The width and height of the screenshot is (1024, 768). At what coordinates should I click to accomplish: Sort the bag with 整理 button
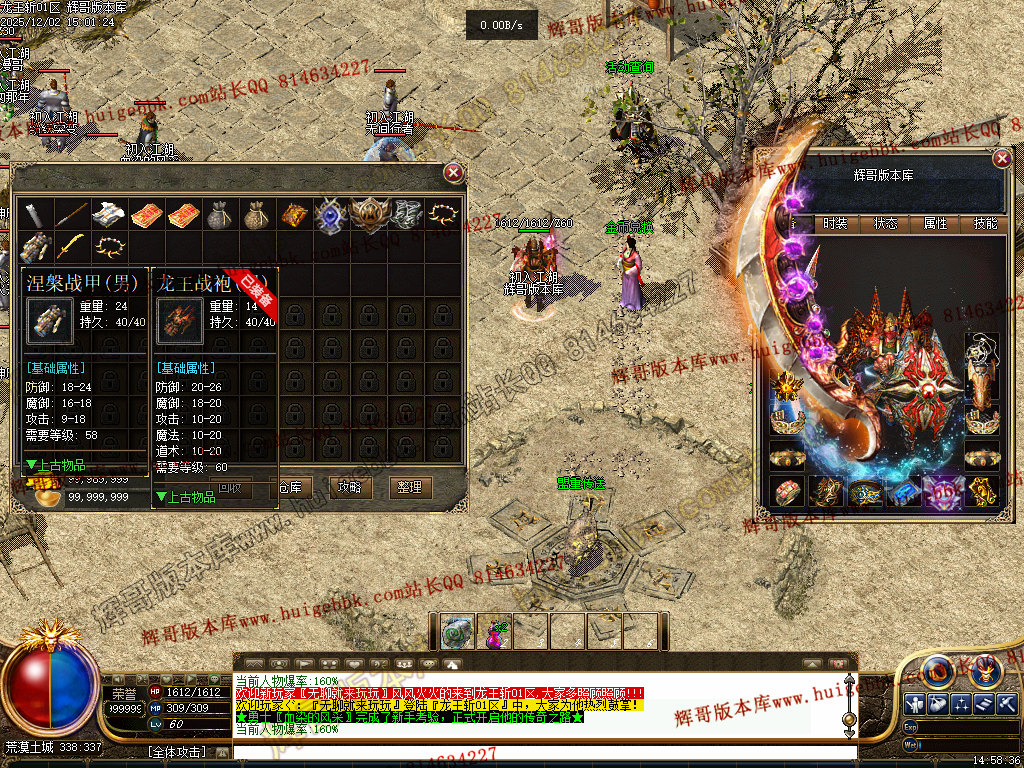[x=409, y=487]
